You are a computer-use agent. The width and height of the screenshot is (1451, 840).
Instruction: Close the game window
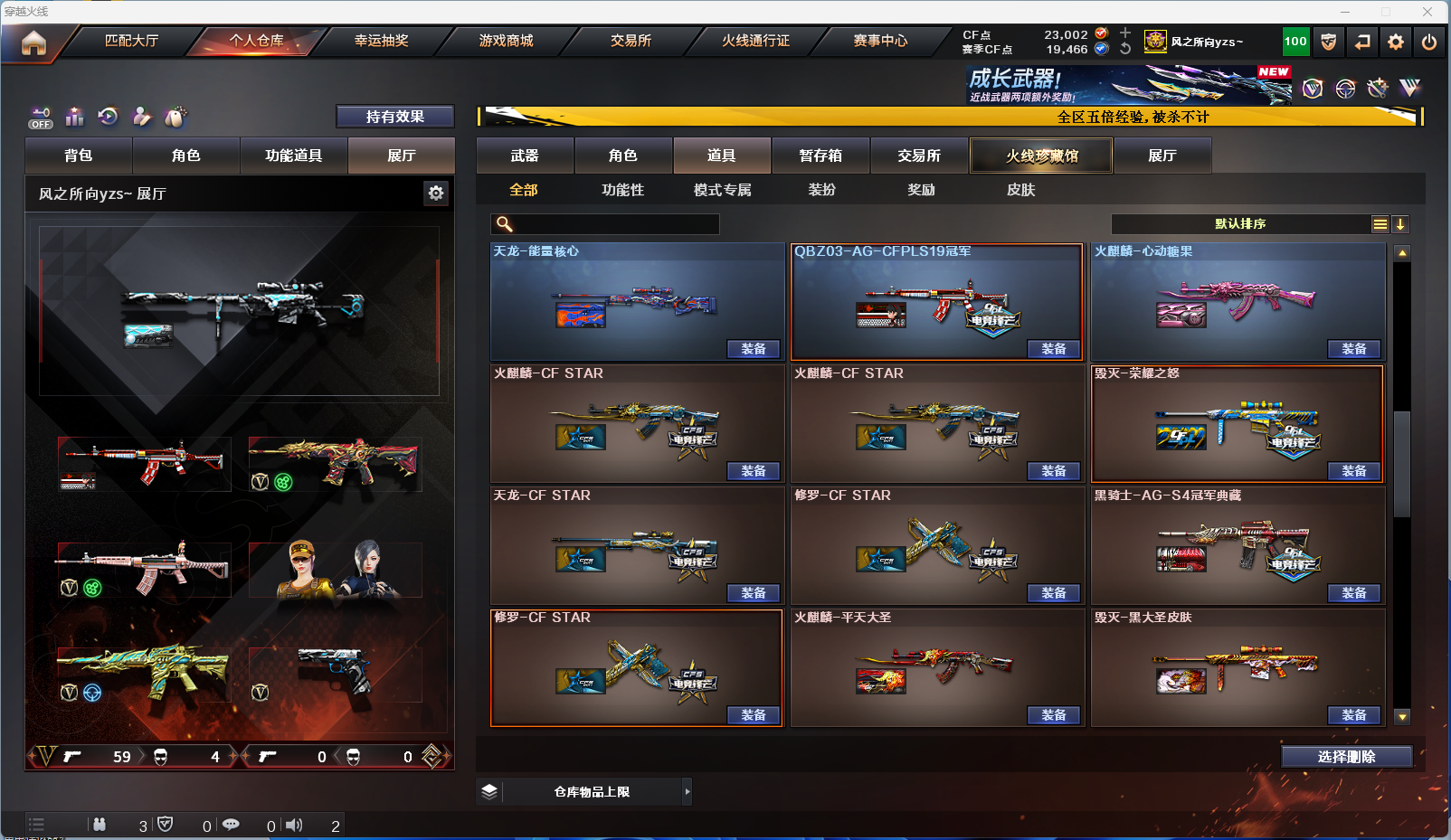[1427, 12]
